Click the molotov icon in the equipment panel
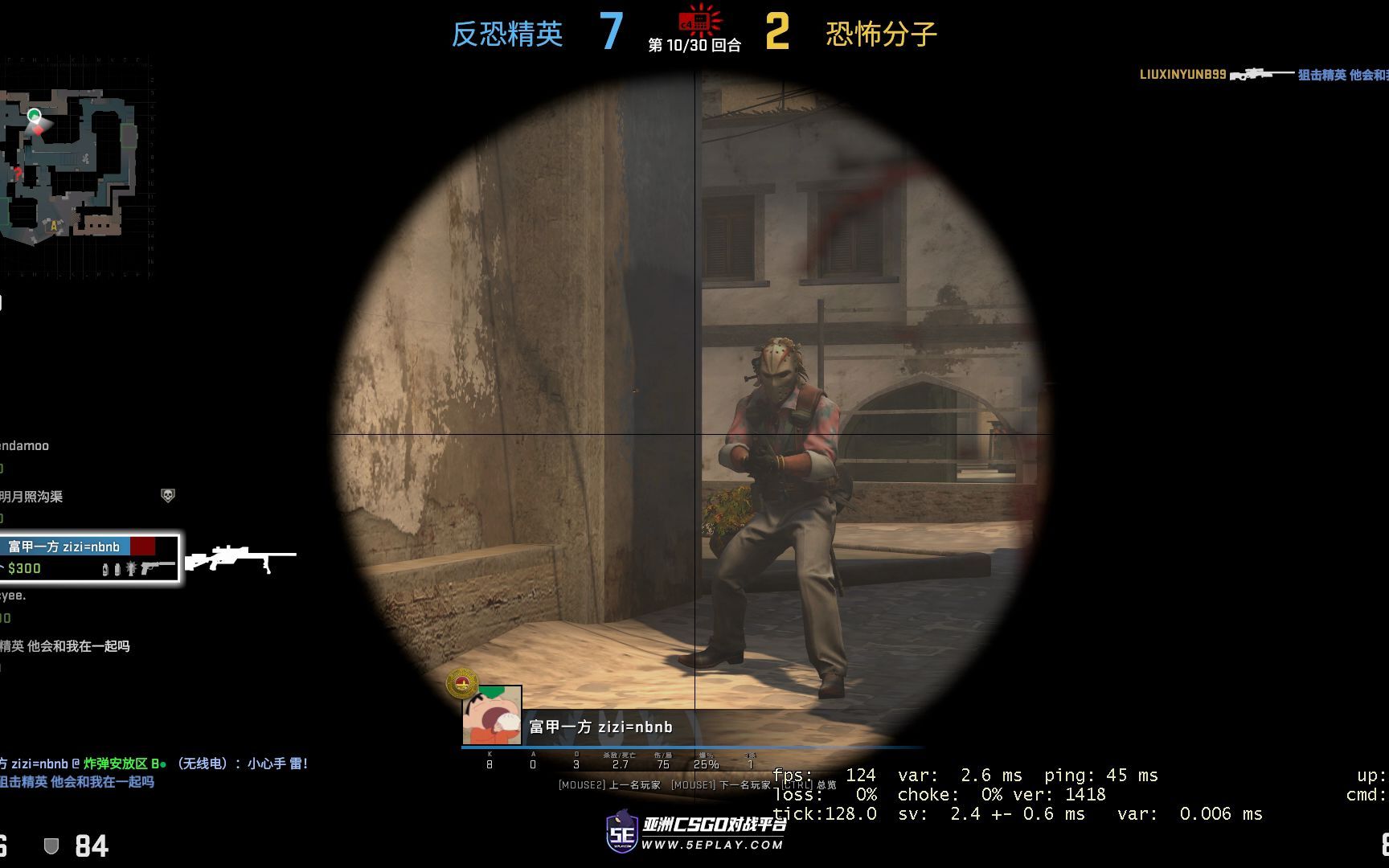 pyautogui.click(x=105, y=570)
